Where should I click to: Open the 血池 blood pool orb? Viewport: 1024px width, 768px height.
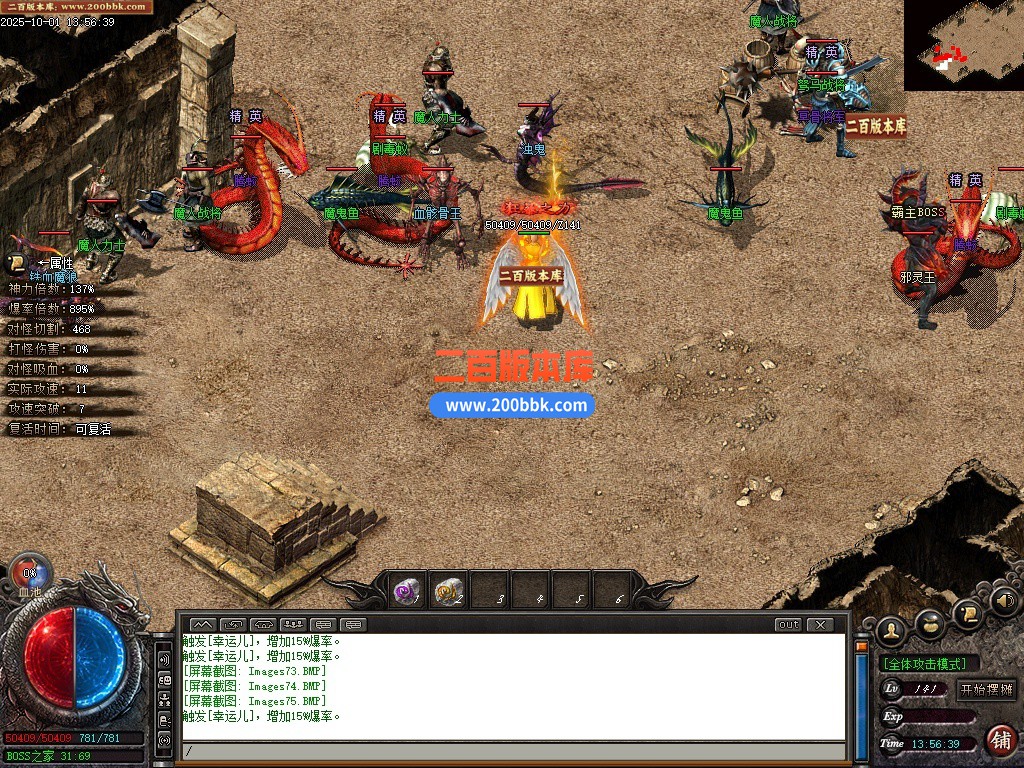click(29, 577)
